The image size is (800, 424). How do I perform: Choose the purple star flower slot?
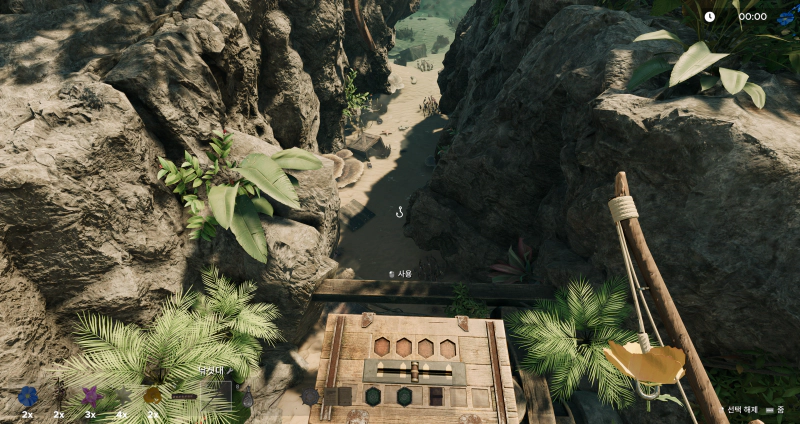point(90,396)
